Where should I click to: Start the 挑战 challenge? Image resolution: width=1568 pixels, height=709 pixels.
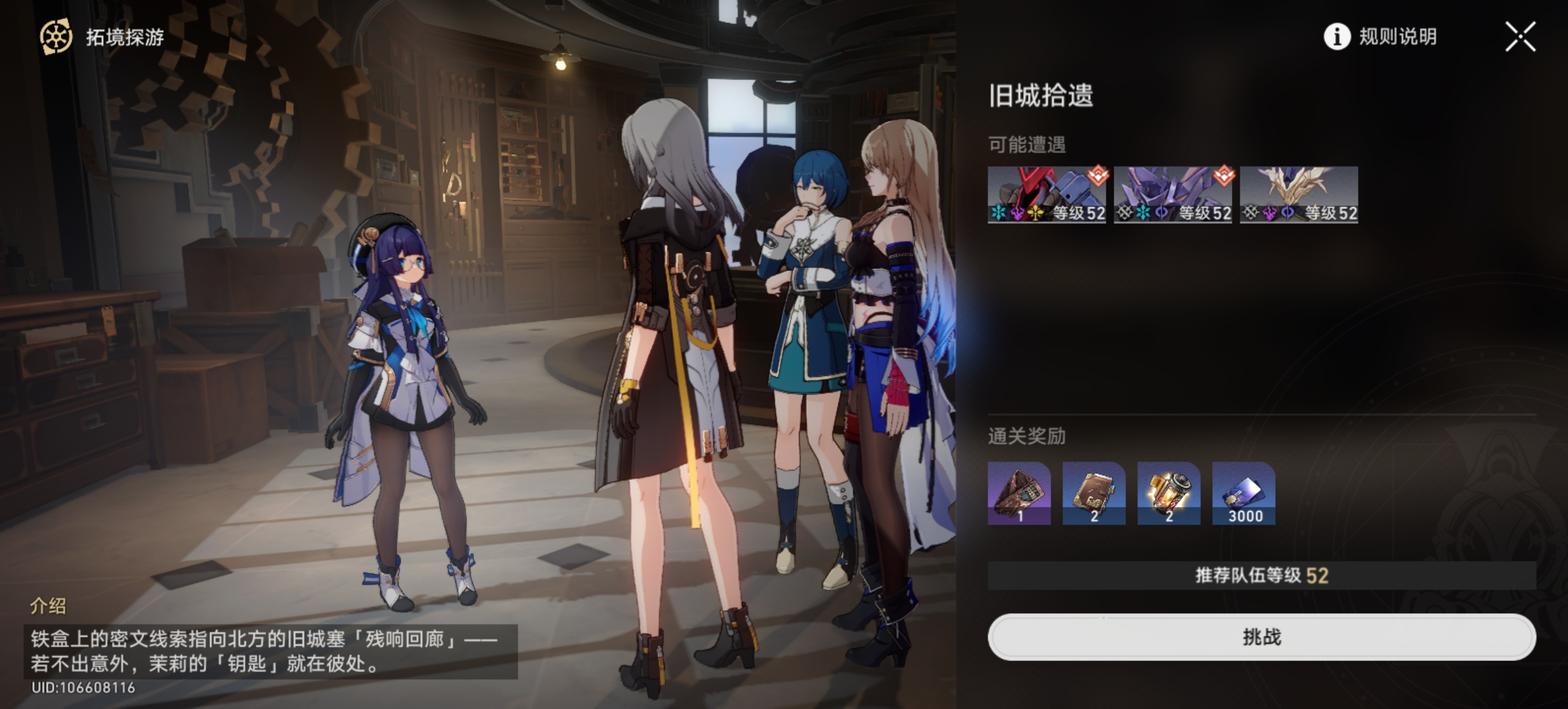tap(1261, 637)
